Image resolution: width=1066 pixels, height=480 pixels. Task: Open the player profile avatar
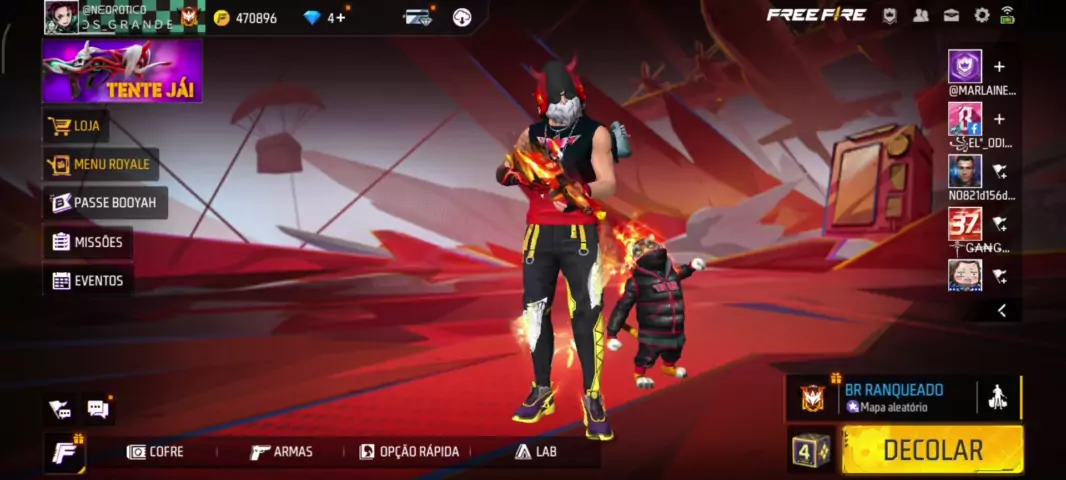coord(61,16)
